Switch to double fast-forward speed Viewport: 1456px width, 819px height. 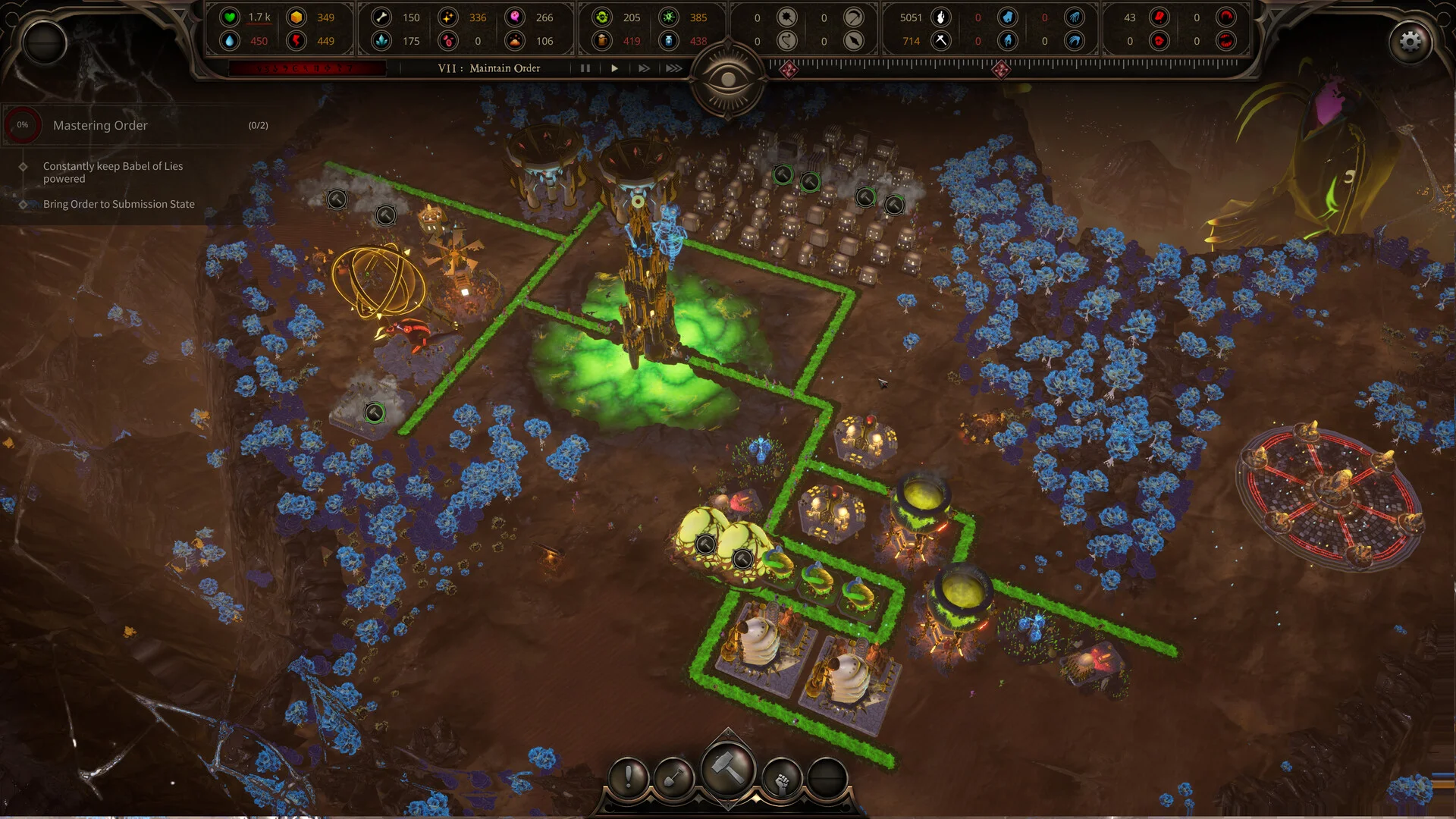(x=644, y=68)
